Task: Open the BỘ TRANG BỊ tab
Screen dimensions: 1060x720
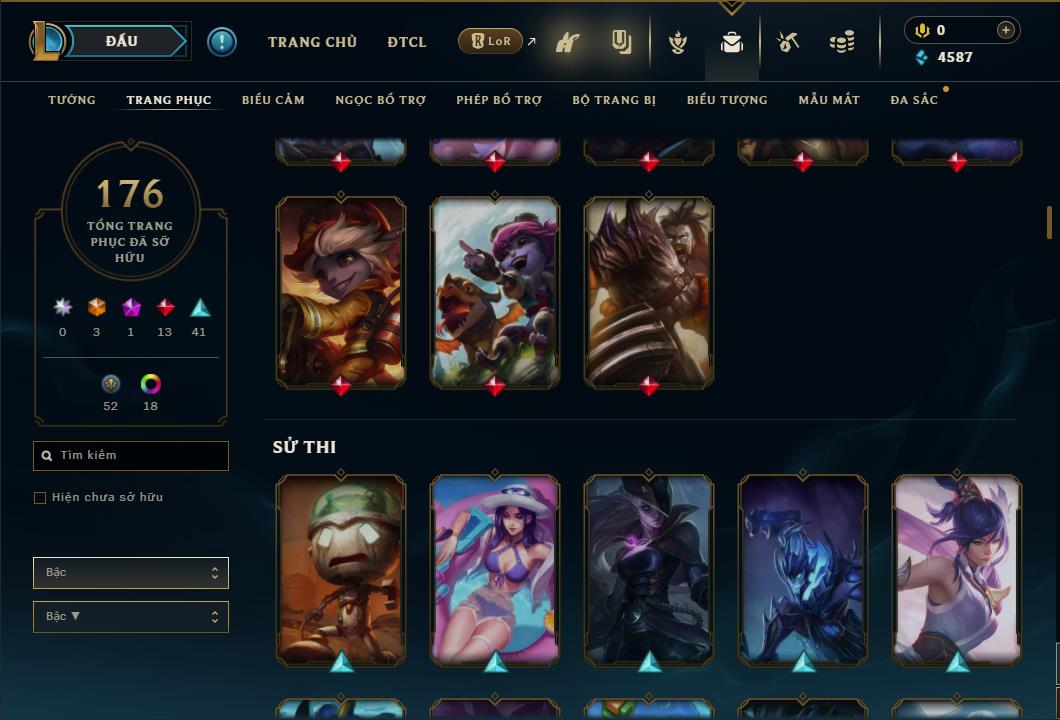Action: click(614, 100)
